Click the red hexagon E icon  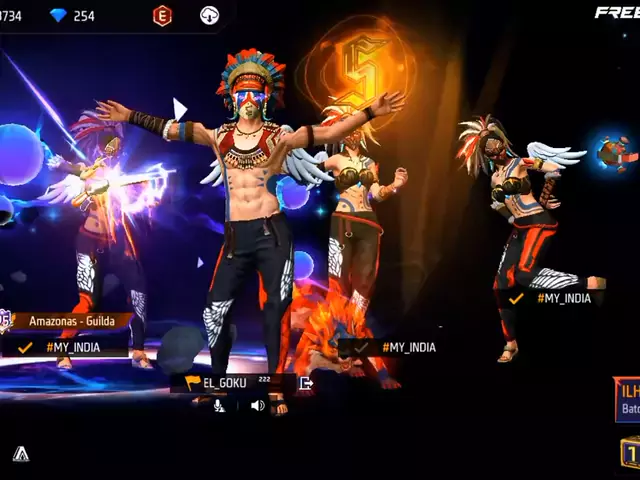(162, 15)
